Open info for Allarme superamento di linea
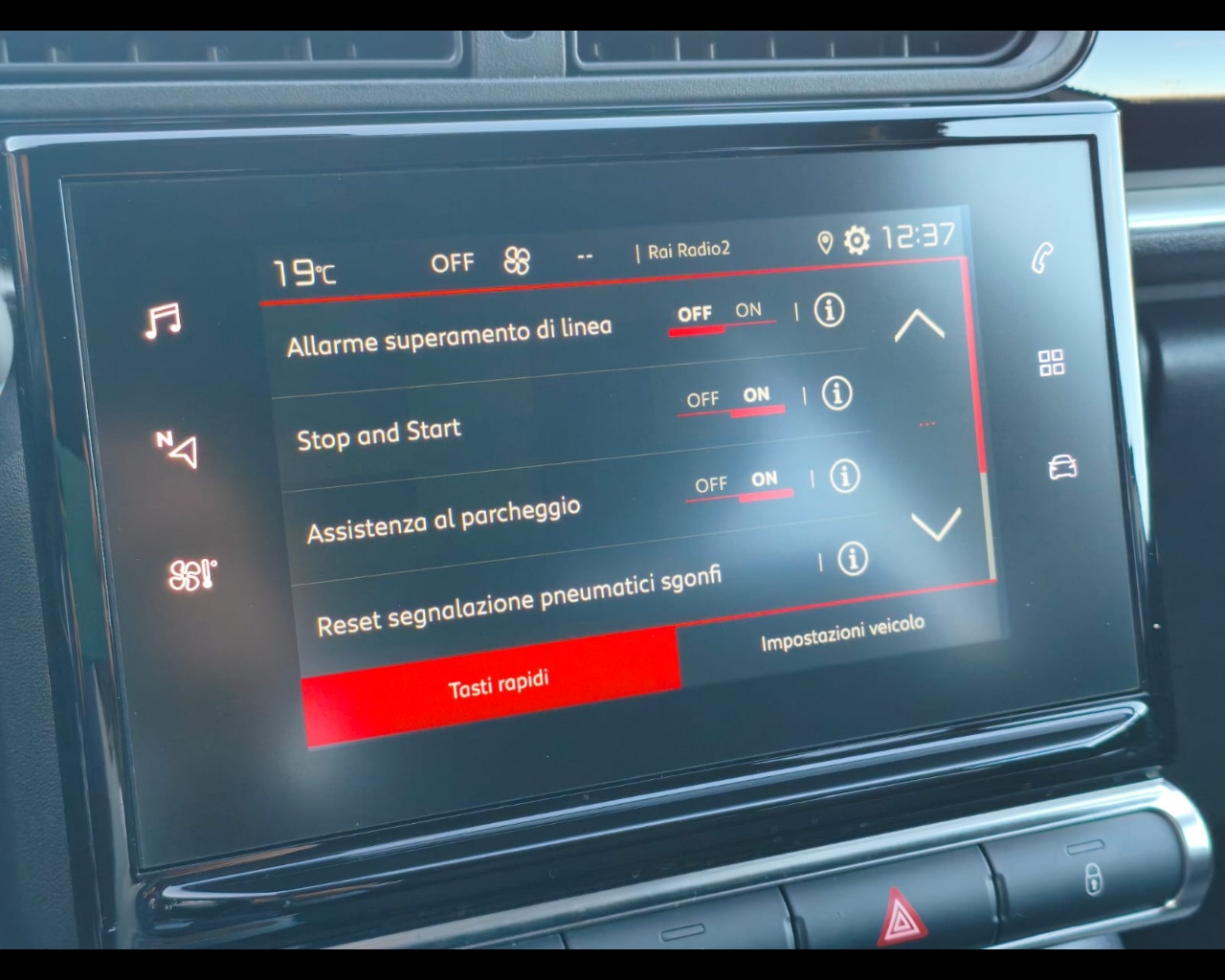Image resolution: width=1225 pixels, height=980 pixels. point(831,310)
